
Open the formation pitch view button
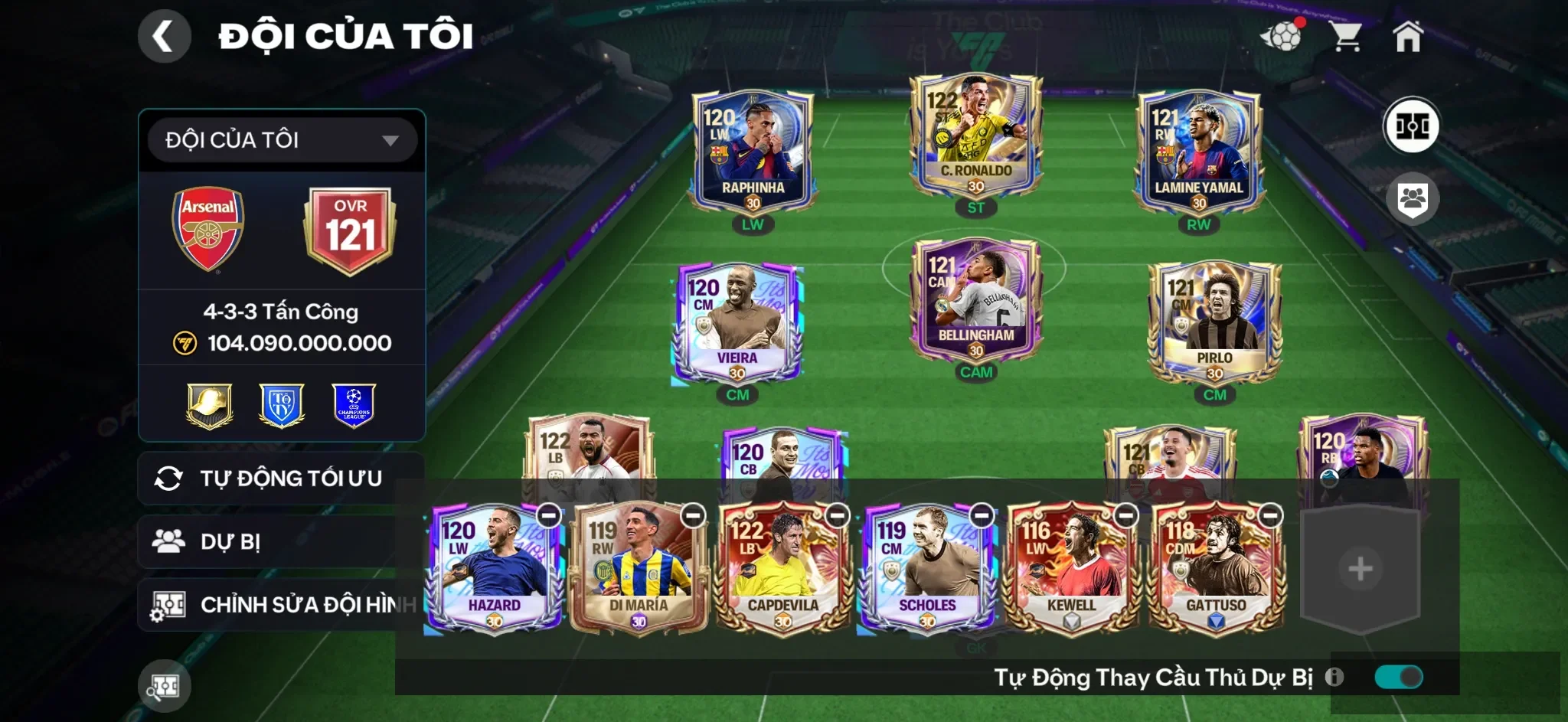[1411, 126]
